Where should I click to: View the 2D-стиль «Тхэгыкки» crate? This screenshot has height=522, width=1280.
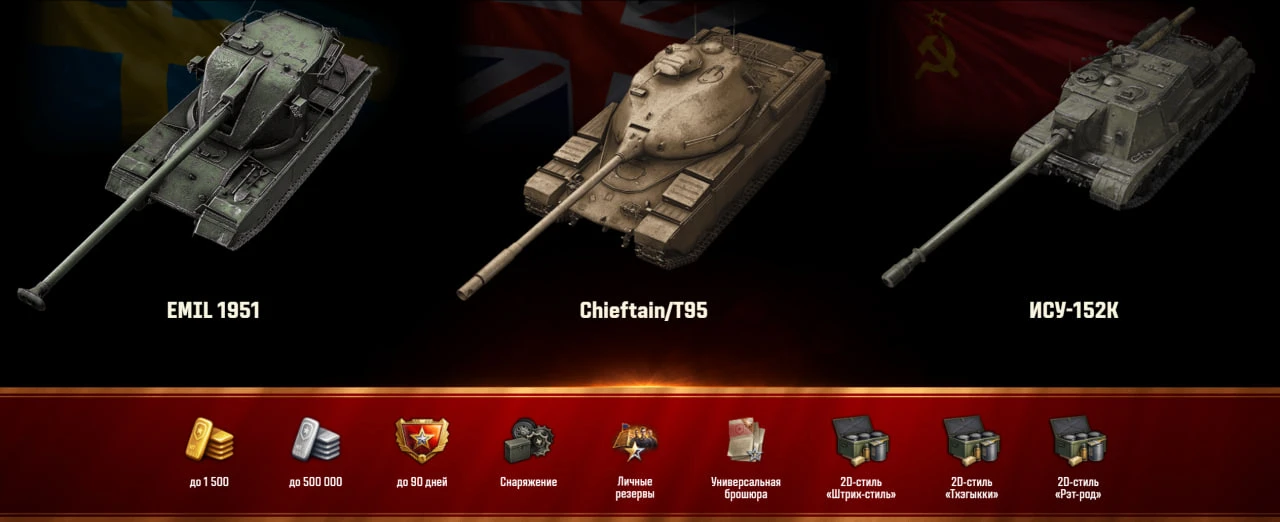[971, 440]
